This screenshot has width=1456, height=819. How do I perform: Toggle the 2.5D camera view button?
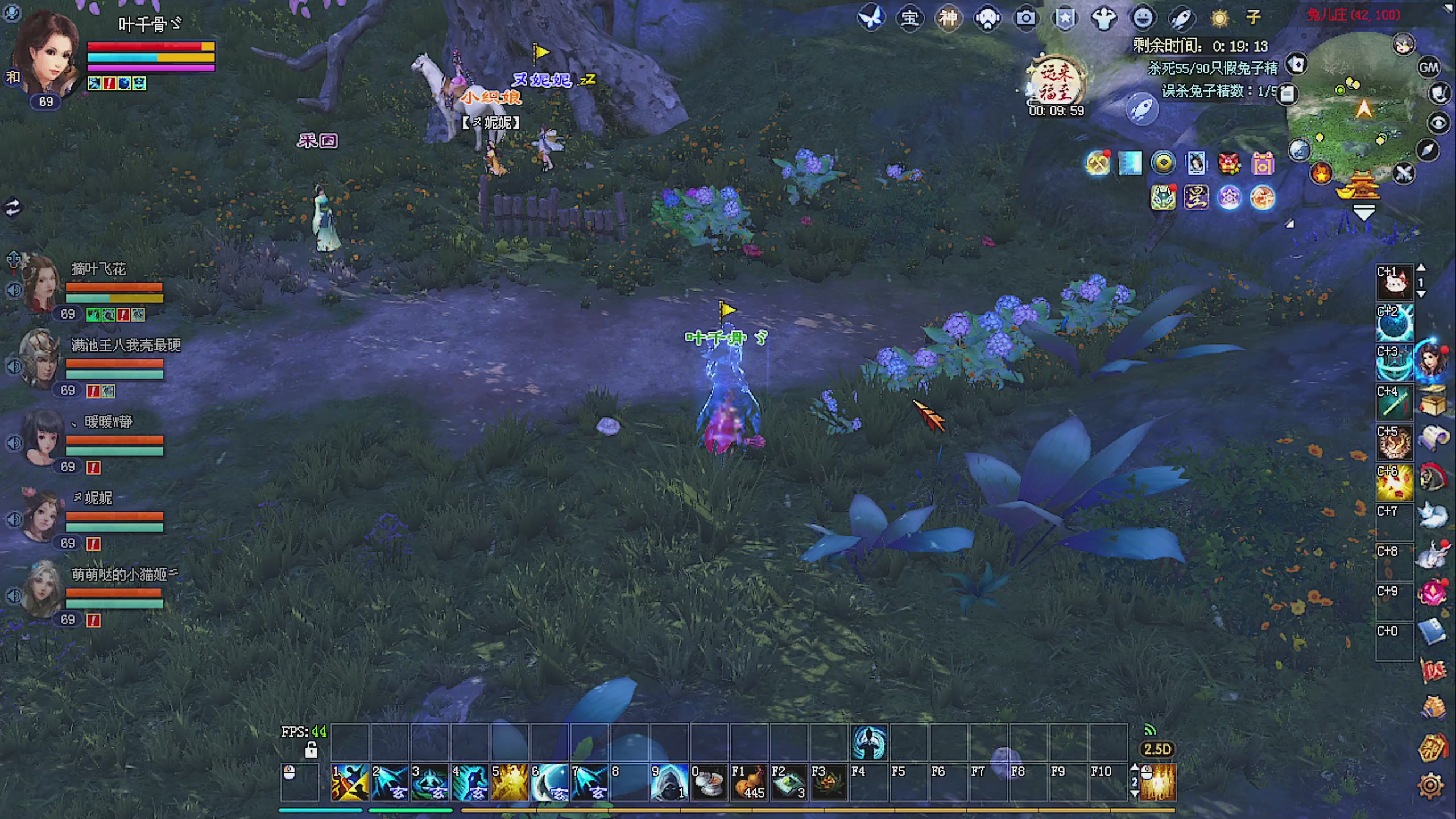point(1157,749)
